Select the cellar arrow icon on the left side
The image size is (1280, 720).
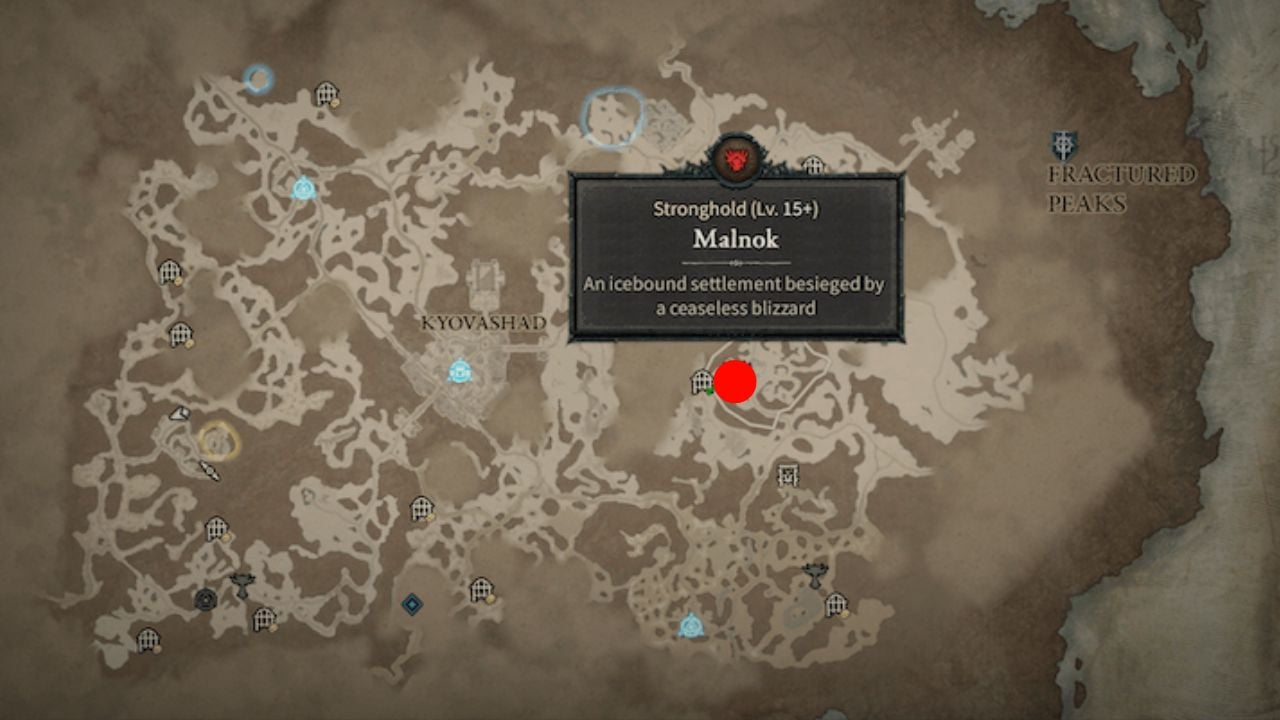183,411
